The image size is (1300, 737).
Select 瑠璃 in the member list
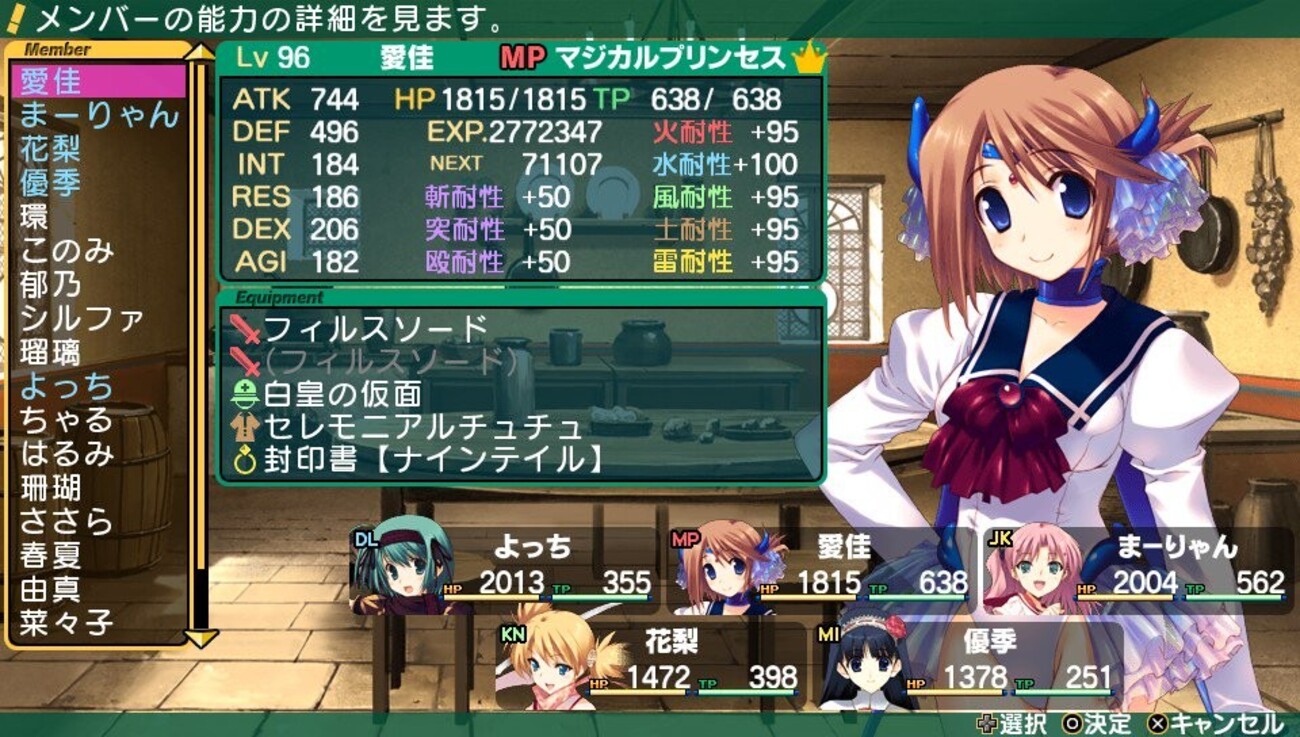tap(52, 353)
